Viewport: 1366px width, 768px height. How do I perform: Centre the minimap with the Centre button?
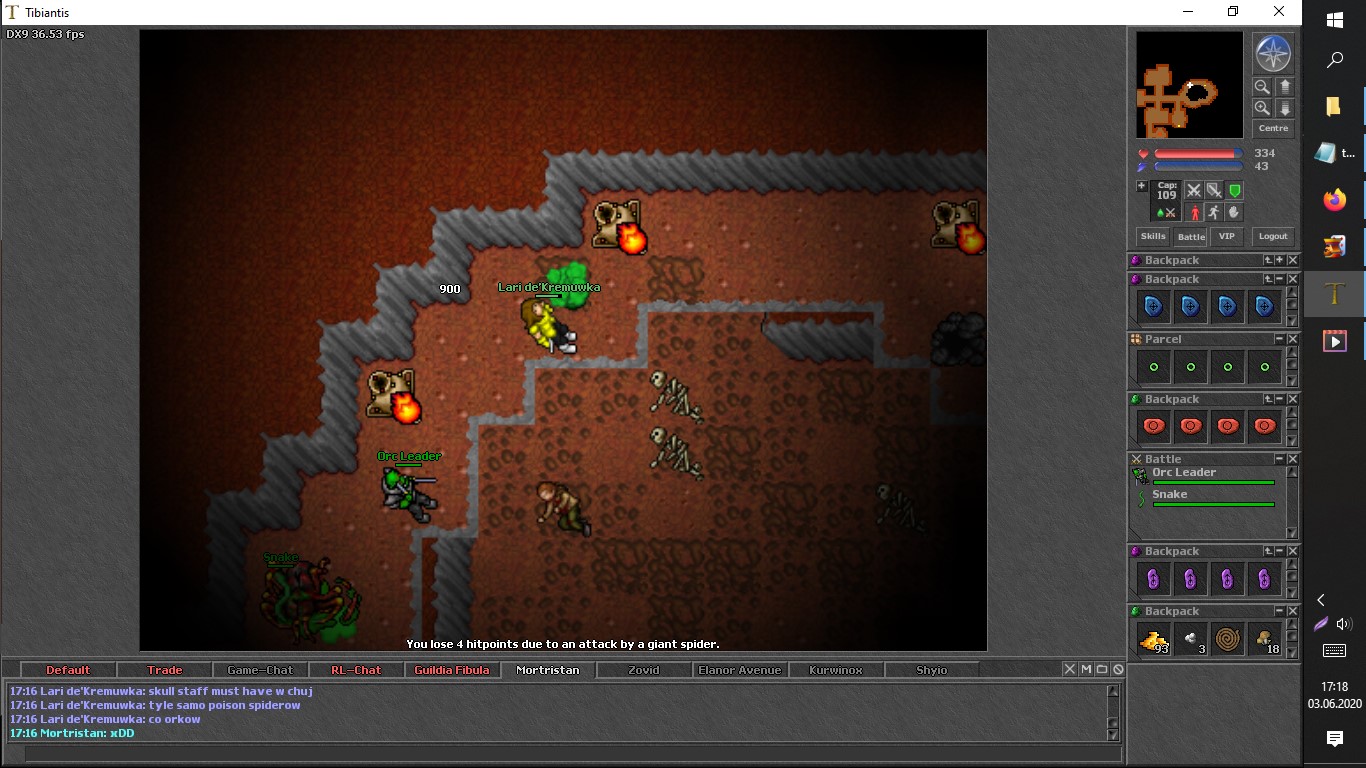click(1273, 129)
